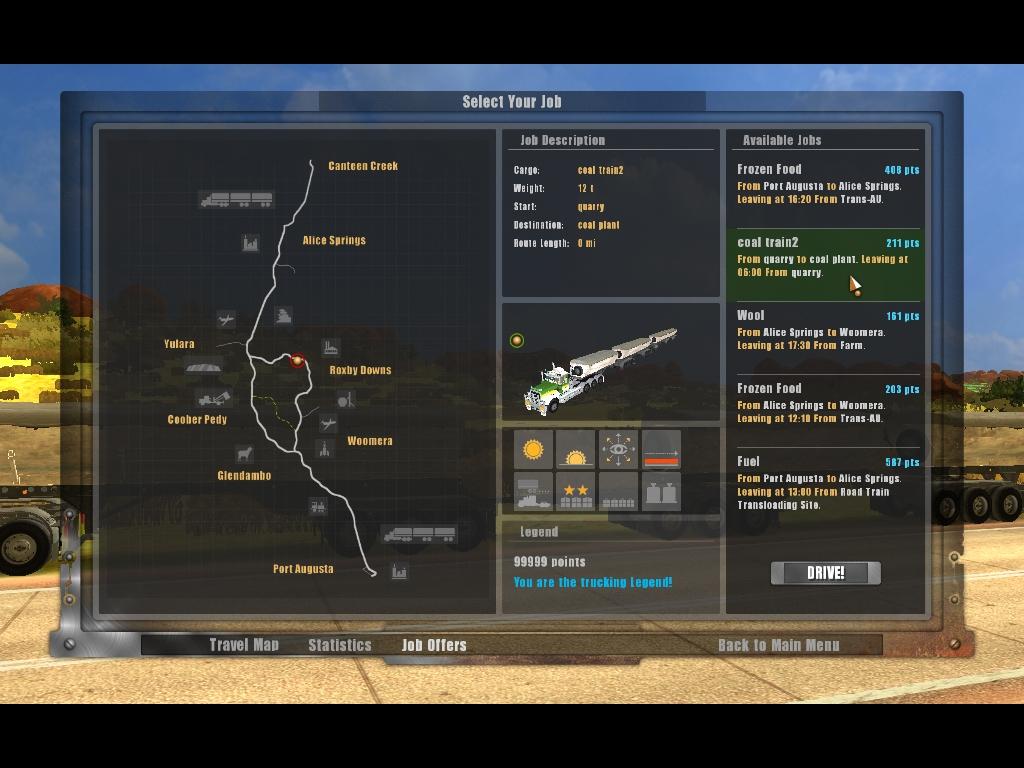Click the two-star rating legend icon
This screenshot has width=1024, height=768.
click(575, 492)
